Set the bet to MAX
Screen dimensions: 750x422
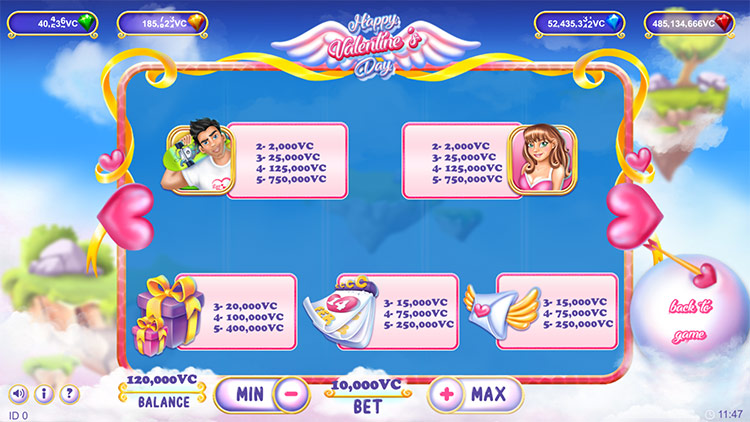[489, 393]
